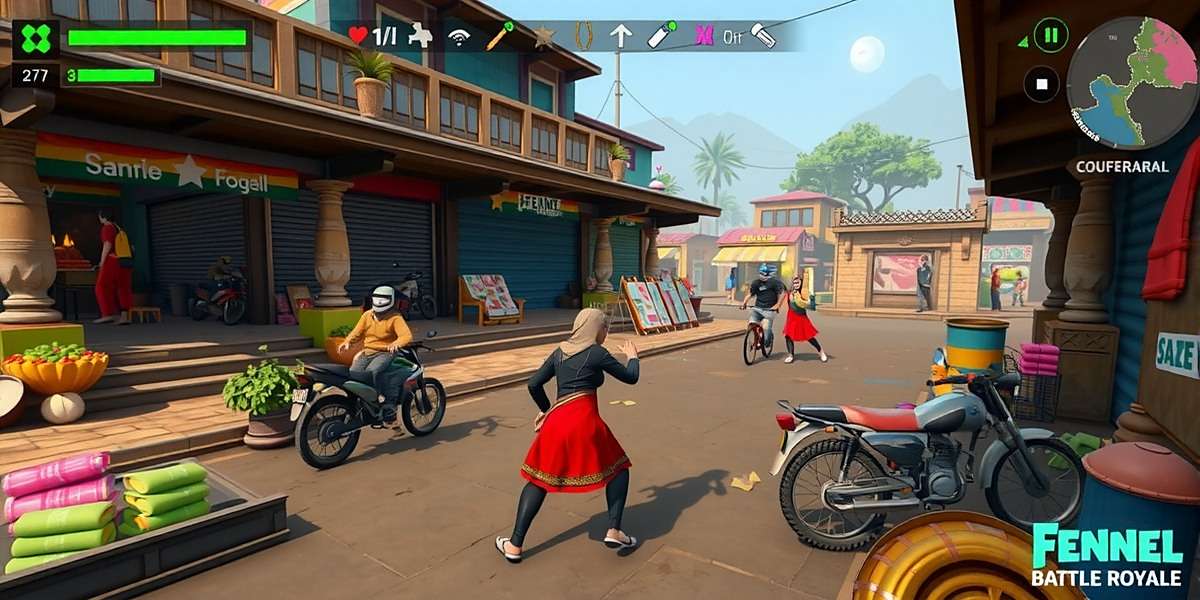The image size is (1200, 600).
Task: Click the white square stop button
Action: (x=1041, y=84)
